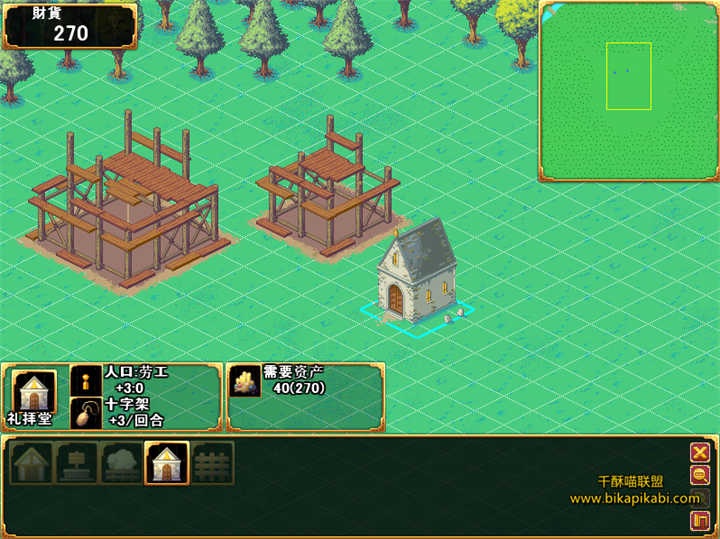720x539 pixels.
Task: Click the red button below the magnifier
Action: (700, 520)
